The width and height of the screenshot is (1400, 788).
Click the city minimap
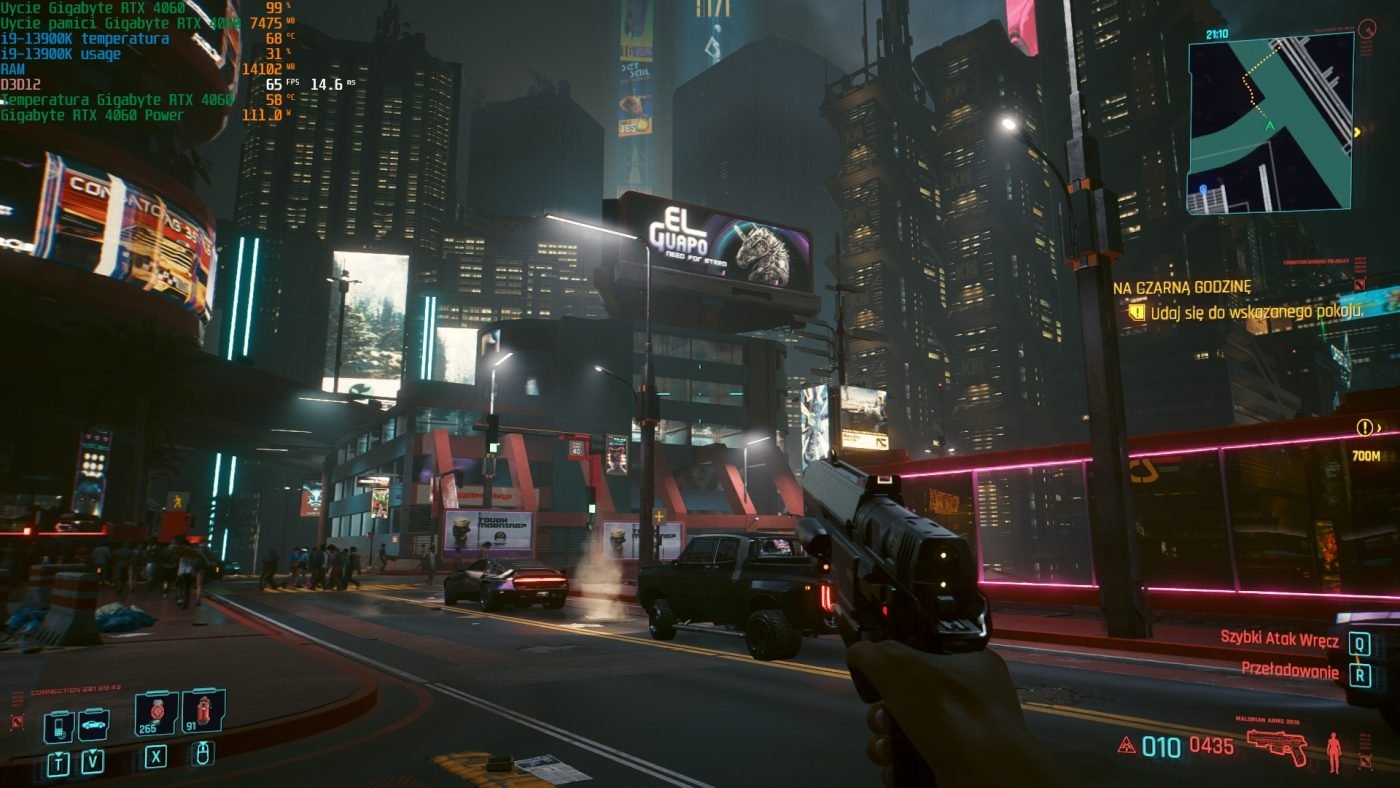[x=1270, y=123]
